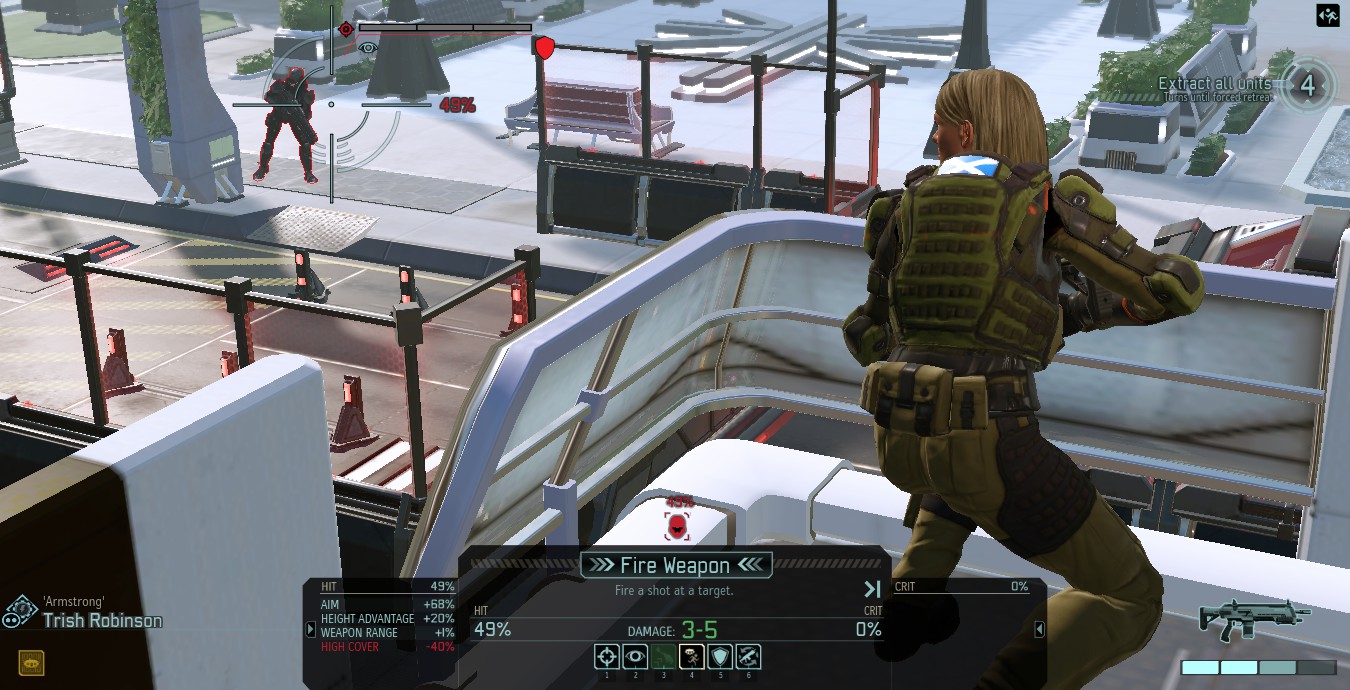Activate the Overwatch eye ability
This screenshot has height=690, width=1350.
coord(635,657)
